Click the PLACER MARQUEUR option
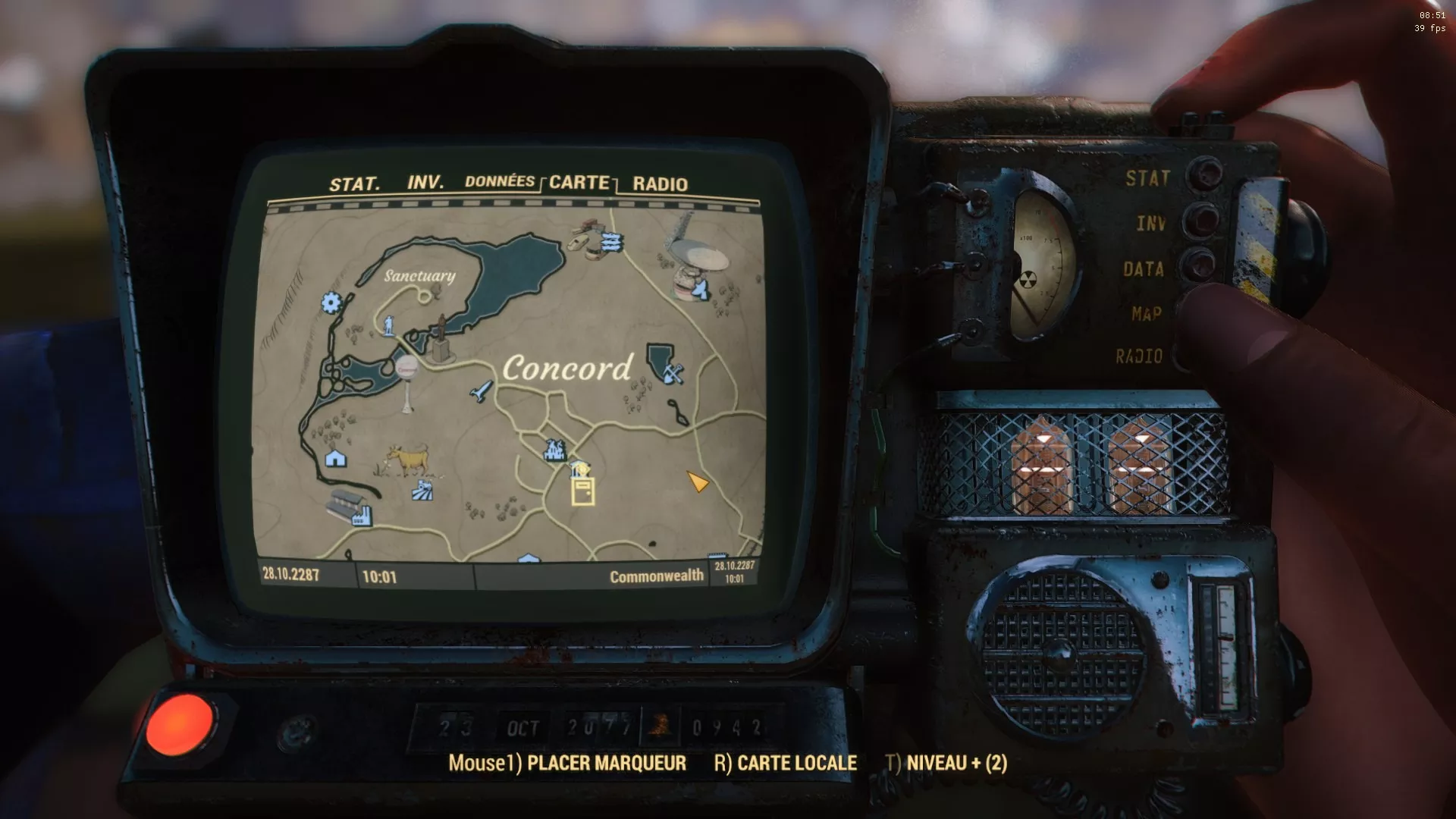This screenshot has width=1456, height=819. coord(567,763)
